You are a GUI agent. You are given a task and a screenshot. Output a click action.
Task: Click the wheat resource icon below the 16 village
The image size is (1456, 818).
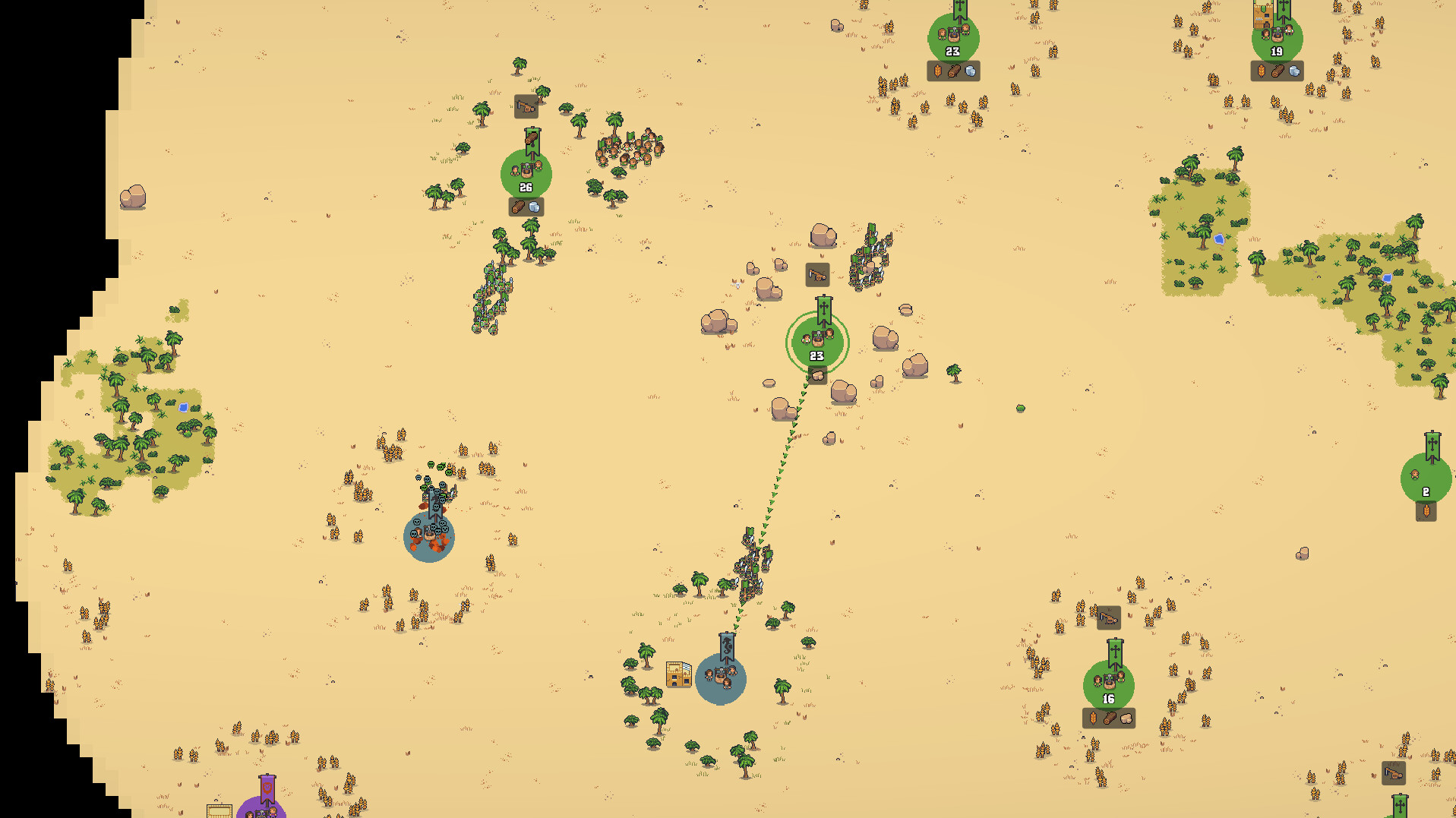pyautogui.click(x=1094, y=716)
